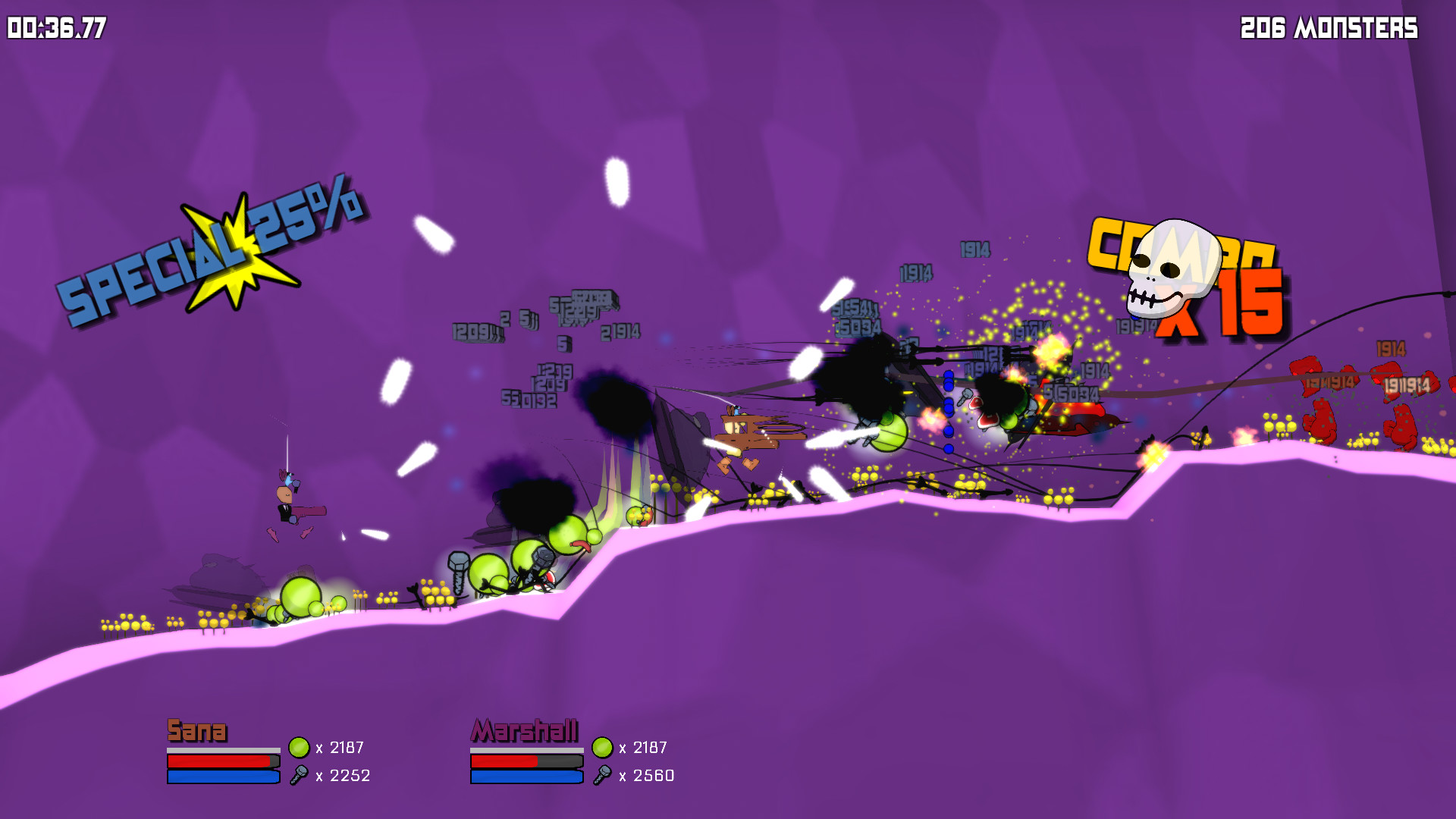Expand the SPECIAL 25% charge badge
This screenshot has width=1456, height=819.
212,250
